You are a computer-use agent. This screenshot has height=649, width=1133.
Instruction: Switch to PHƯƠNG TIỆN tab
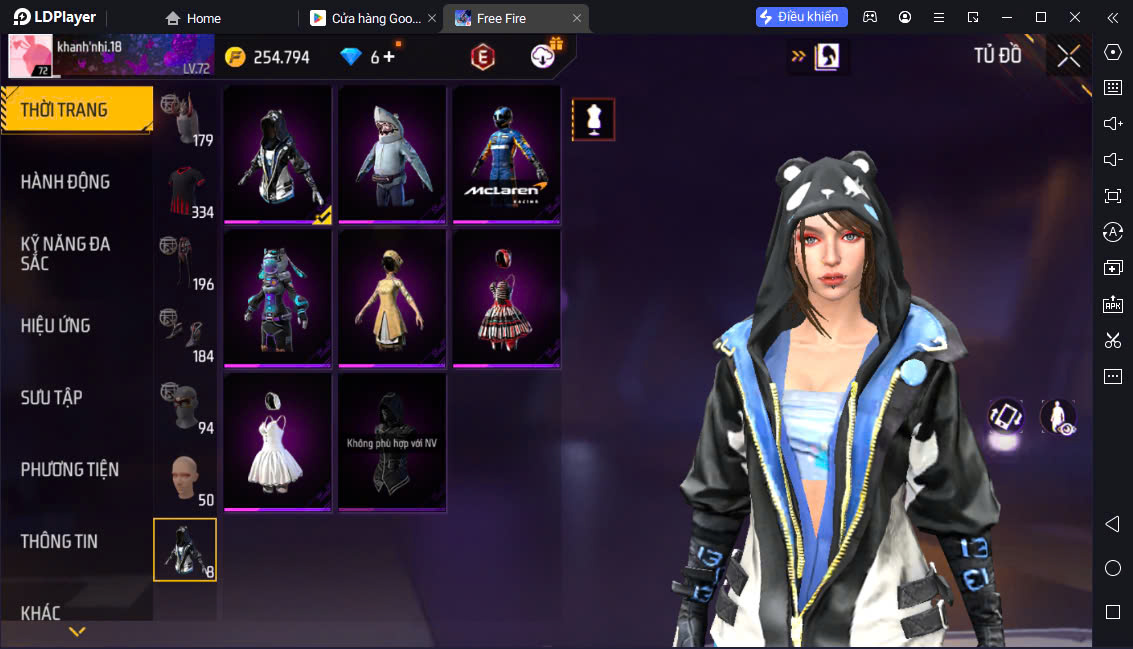tap(70, 470)
